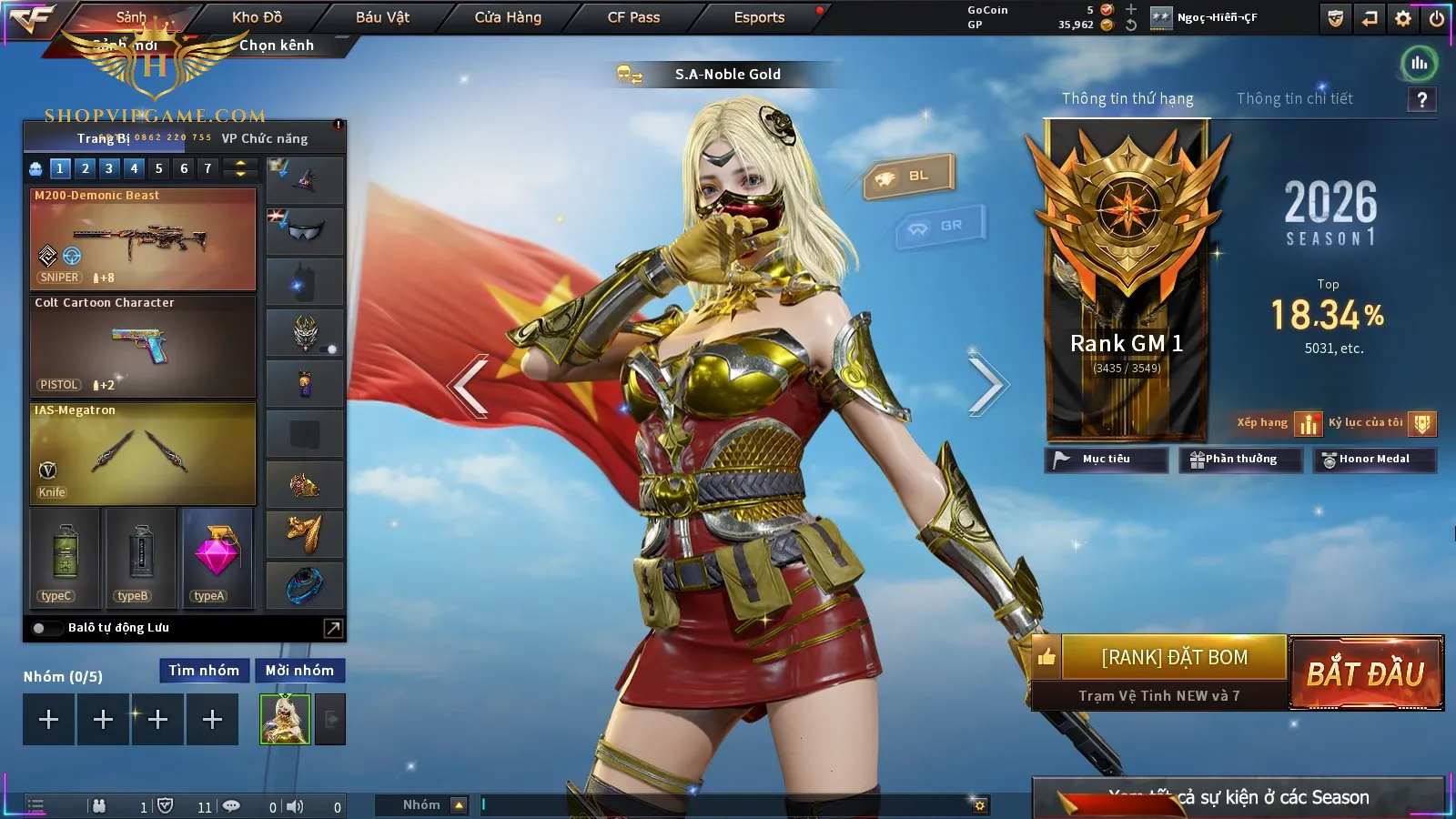The image size is (1456, 819).
Task: Open the Mục tiêu goals
Action: point(1106,460)
